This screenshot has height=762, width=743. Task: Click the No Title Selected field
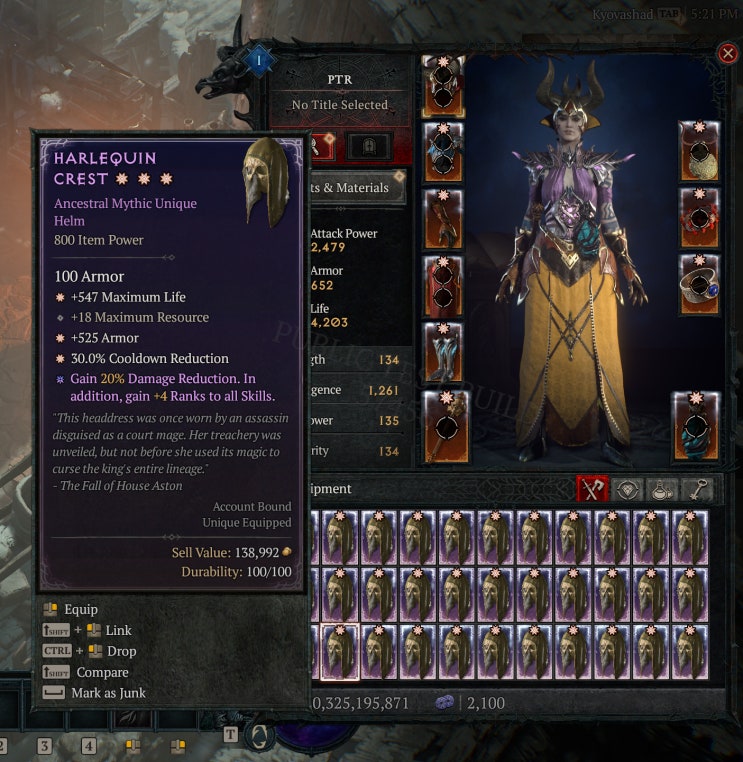pyautogui.click(x=340, y=105)
